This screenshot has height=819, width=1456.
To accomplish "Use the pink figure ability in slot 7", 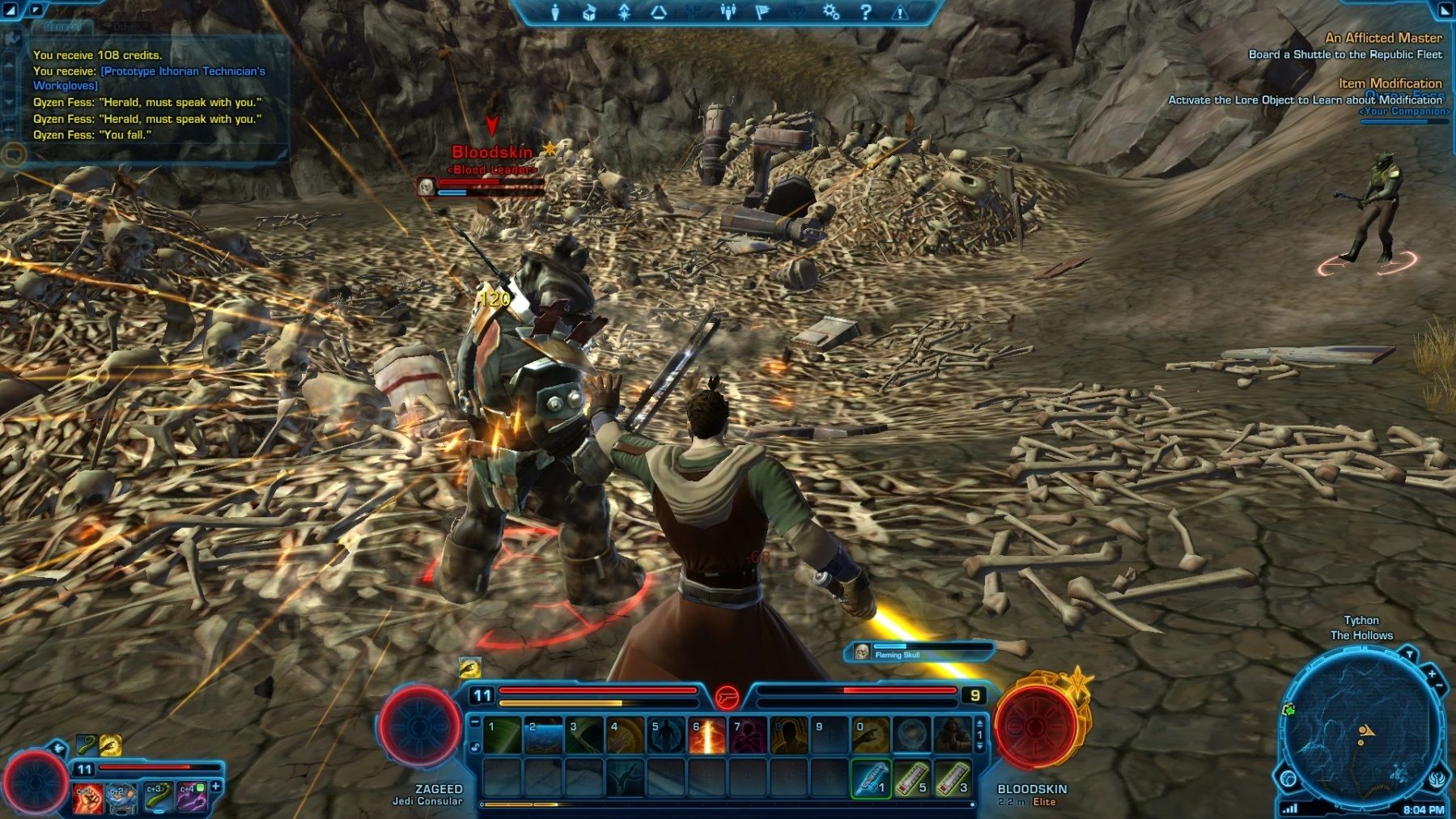I will pyautogui.click(x=748, y=736).
